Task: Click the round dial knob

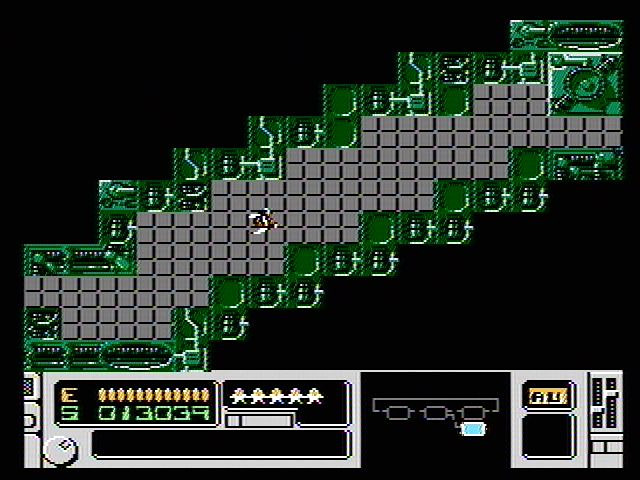Action: click(x=59, y=450)
